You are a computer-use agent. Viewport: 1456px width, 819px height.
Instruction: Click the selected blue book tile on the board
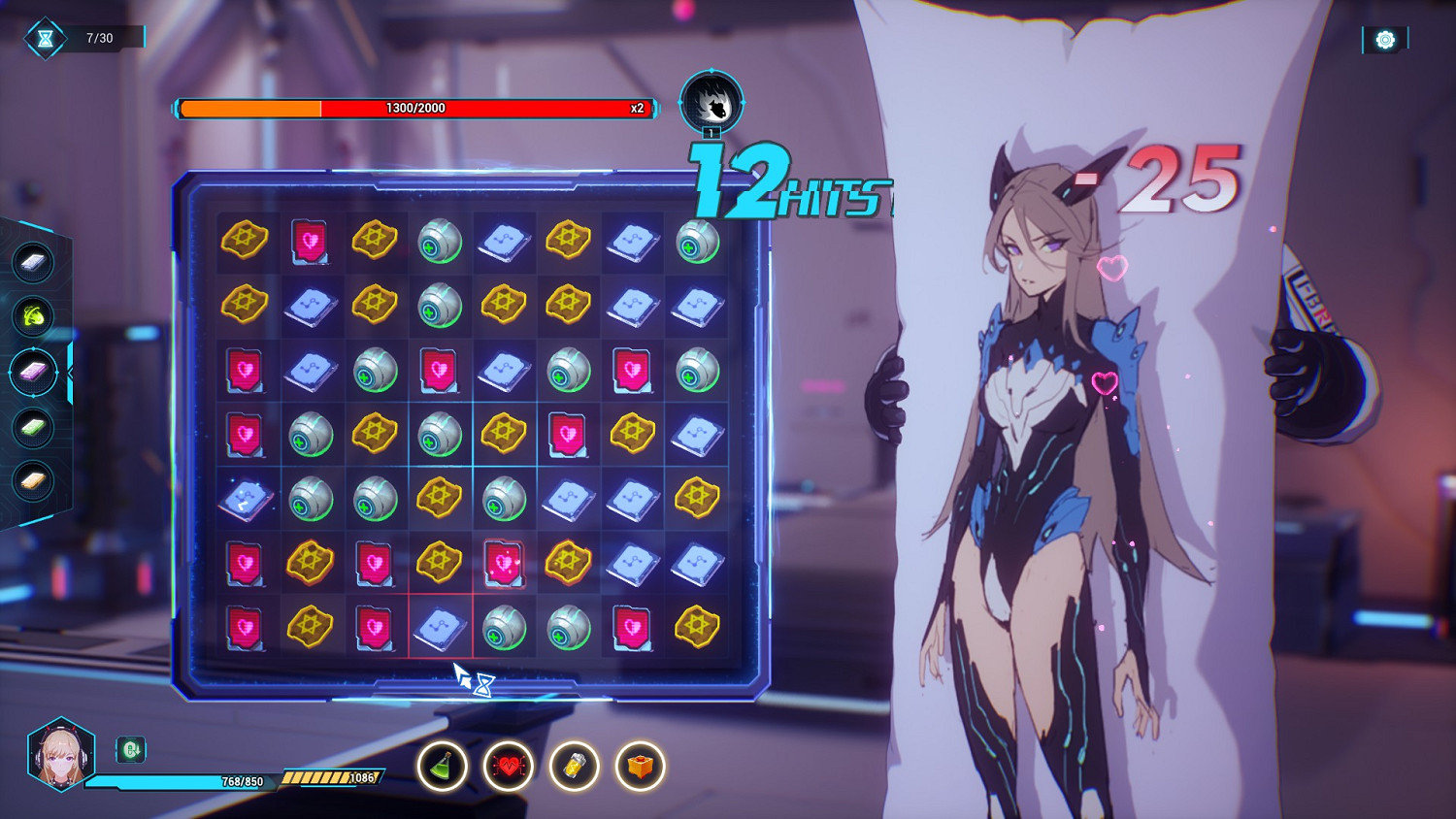(x=439, y=627)
